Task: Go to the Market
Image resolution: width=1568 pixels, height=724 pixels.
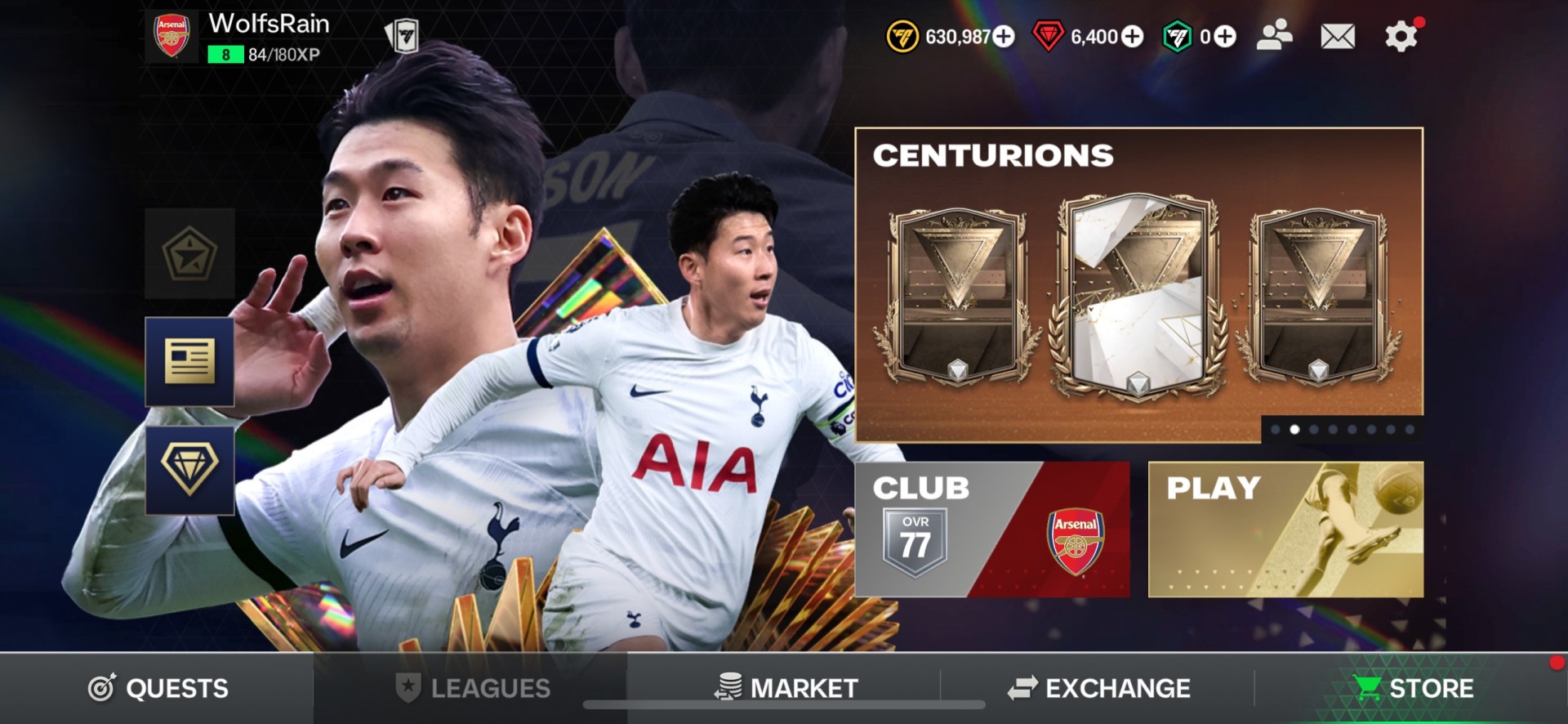Action: click(x=786, y=688)
